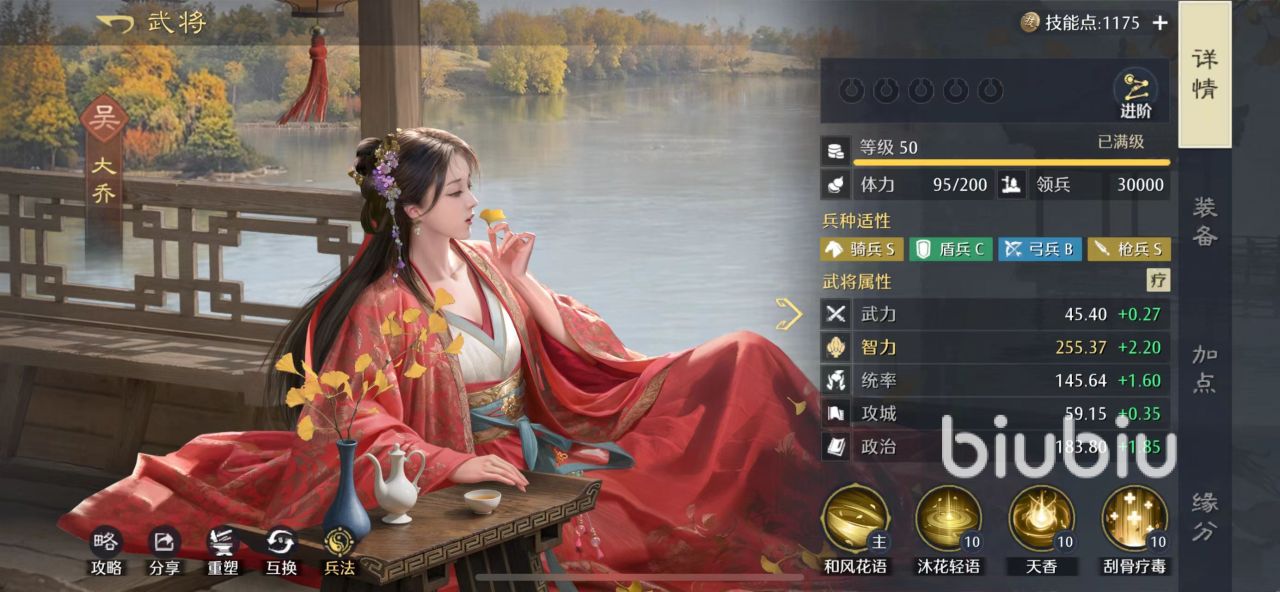Go back from the 武将 screen
Image resolution: width=1280 pixels, height=592 pixels.
[x=115, y=23]
